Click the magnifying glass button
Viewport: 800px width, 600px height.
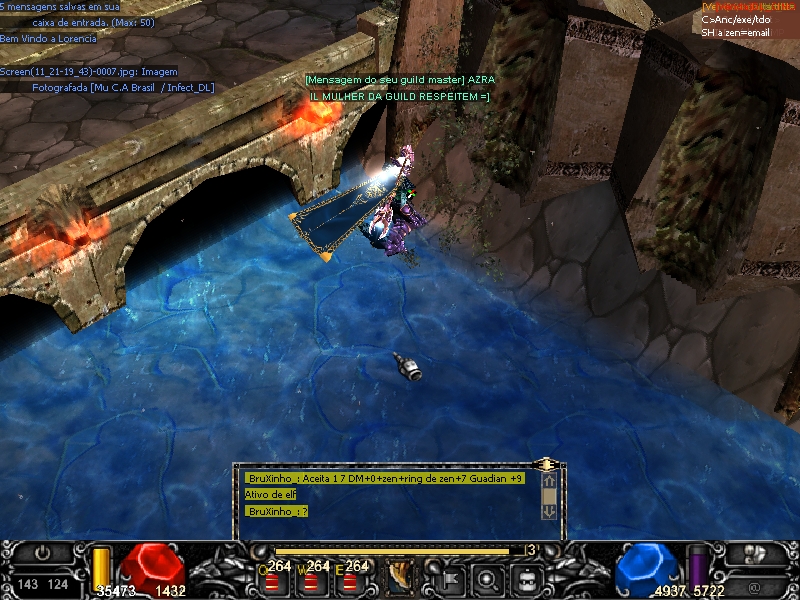click(x=488, y=577)
